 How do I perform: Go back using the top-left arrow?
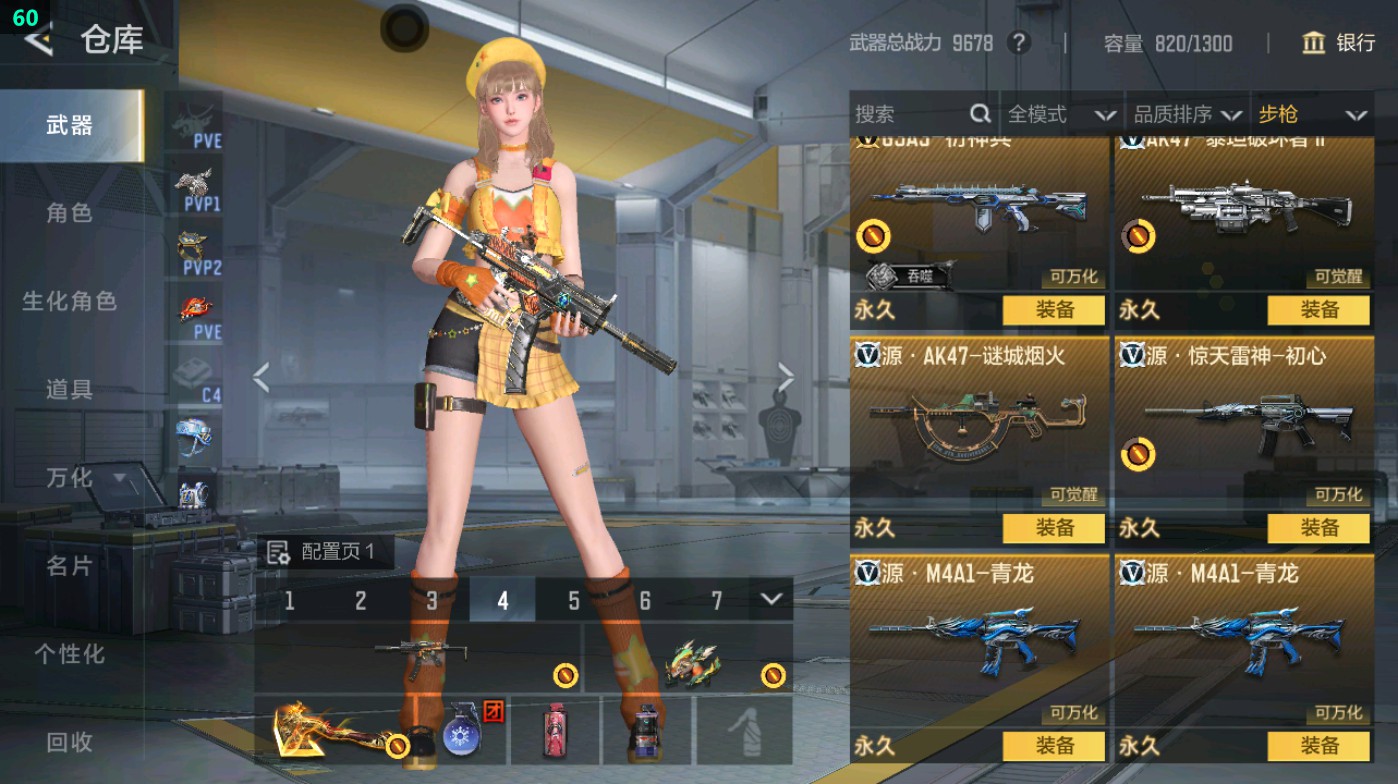tap(39, 39)
